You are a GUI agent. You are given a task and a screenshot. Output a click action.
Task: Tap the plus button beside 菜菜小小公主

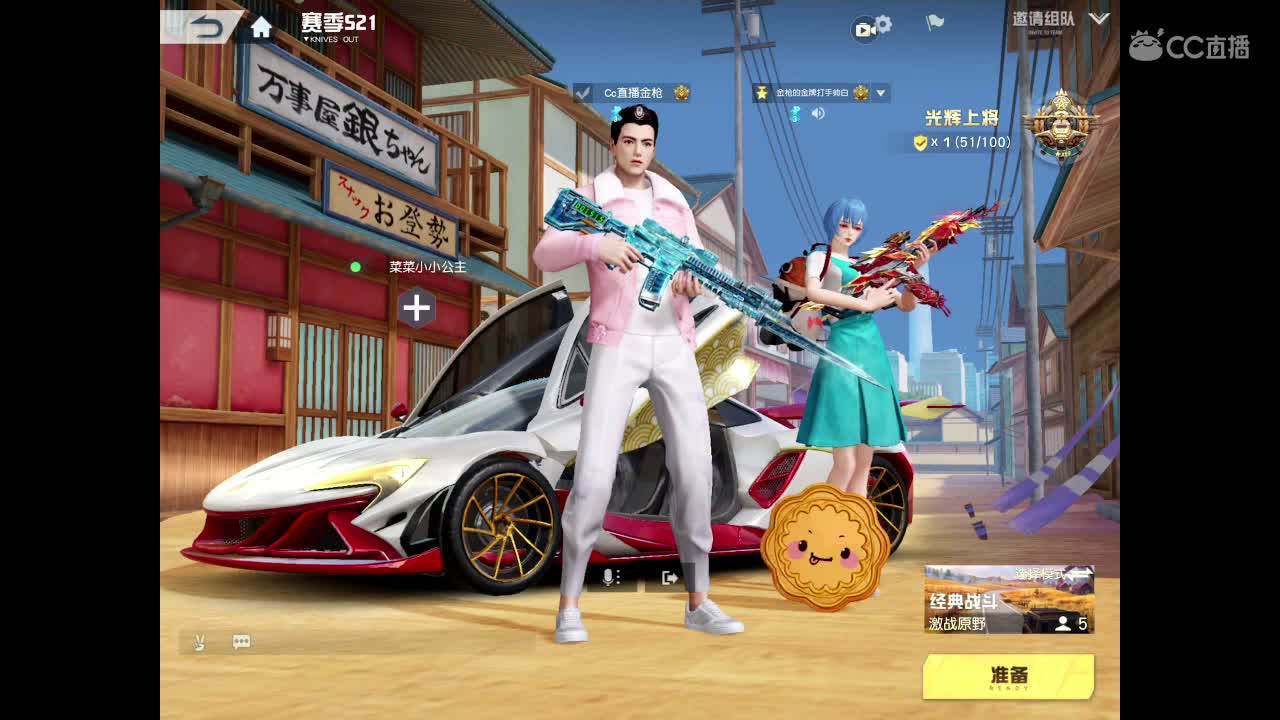[x=417, y=310]
